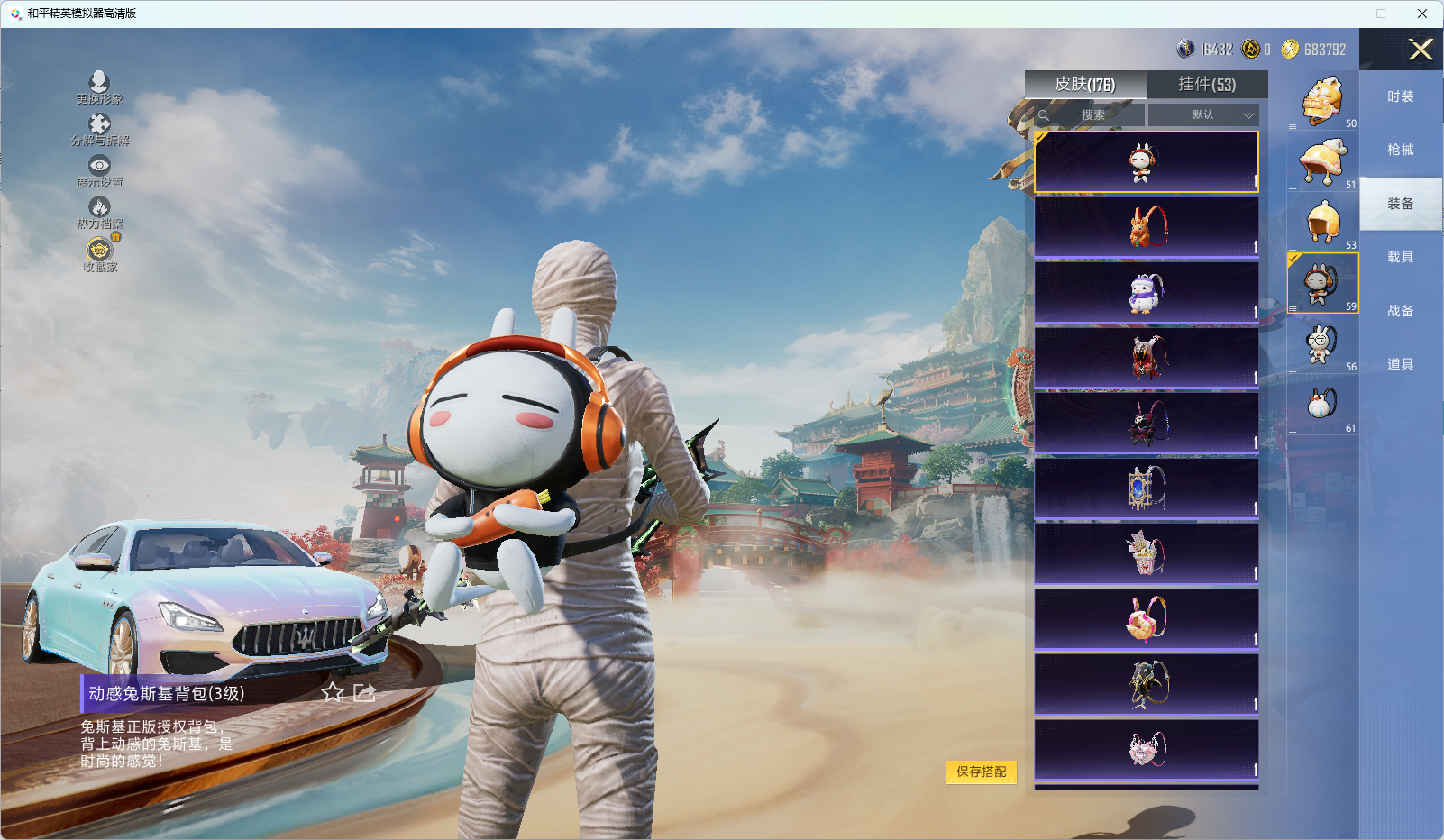Favorite the backpack with the star icon
This screenshot has height=840, width=1444.
tap(333, 692)
